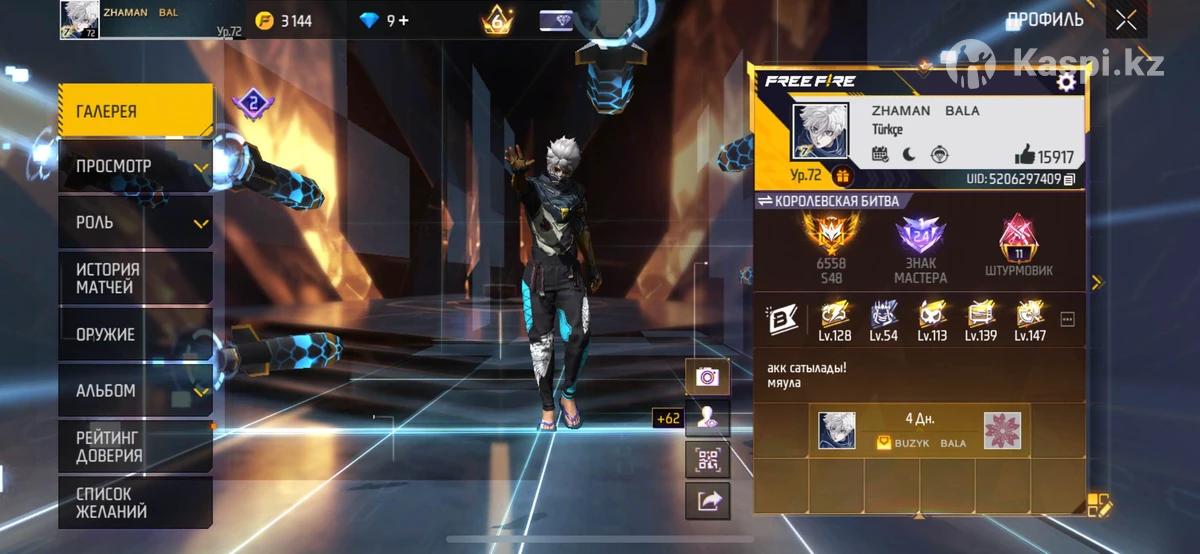
Task: Open the gift icon under avatar
Action: point(842,176)
